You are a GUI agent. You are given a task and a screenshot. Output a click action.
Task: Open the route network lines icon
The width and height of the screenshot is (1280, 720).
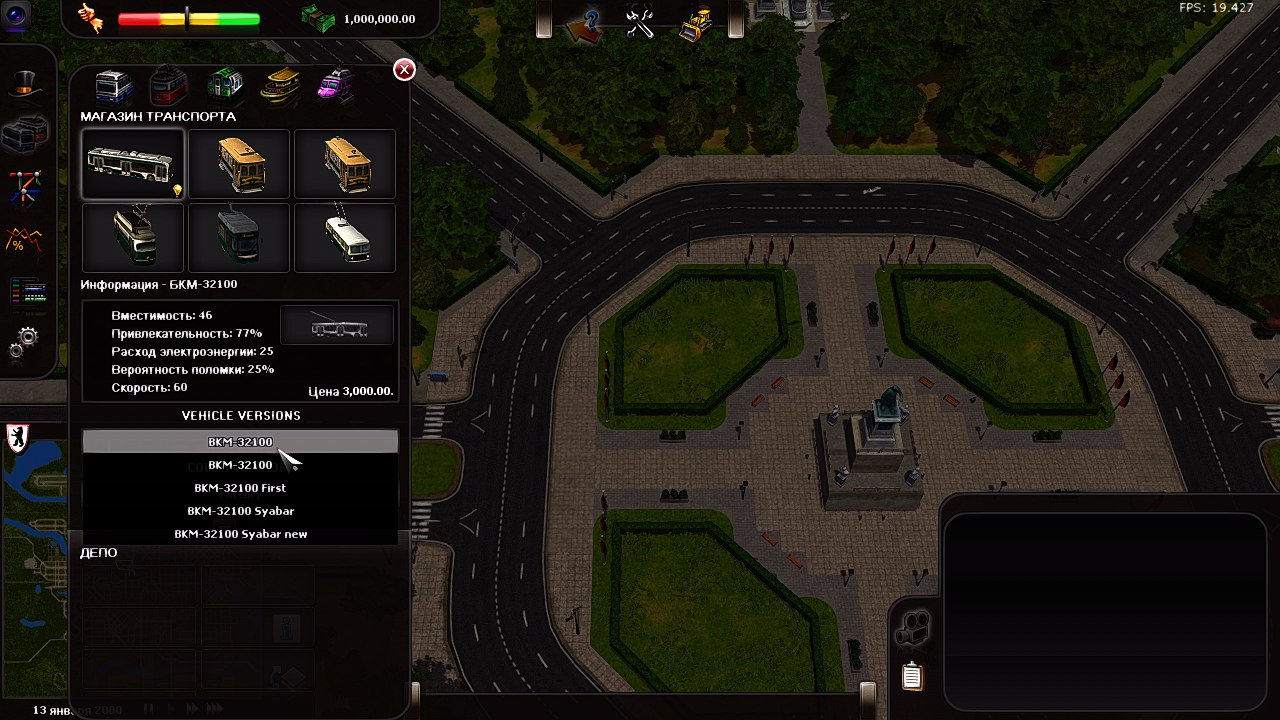pos(24,186)
